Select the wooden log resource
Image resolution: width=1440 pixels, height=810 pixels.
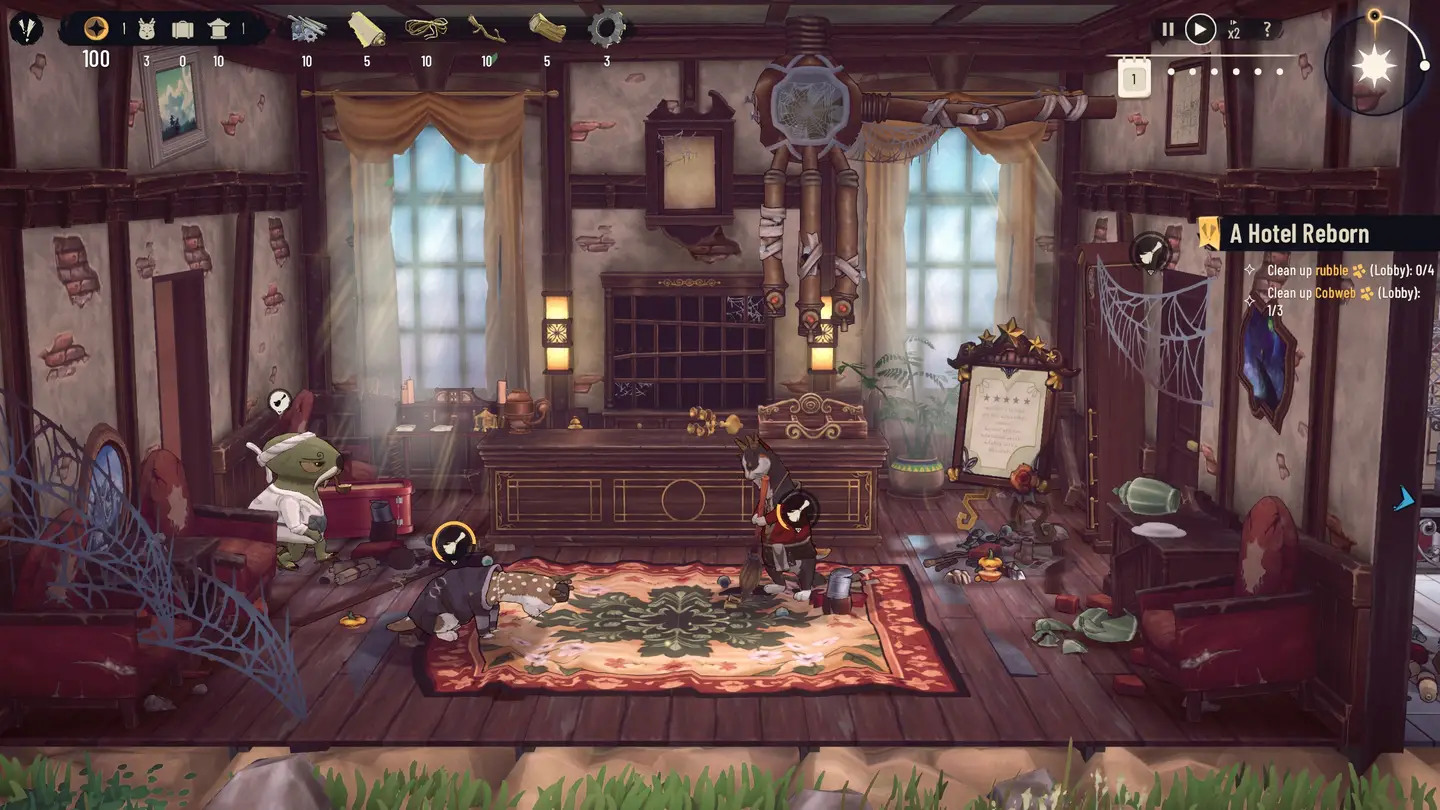pyautogui.click(x=546, y=29)
